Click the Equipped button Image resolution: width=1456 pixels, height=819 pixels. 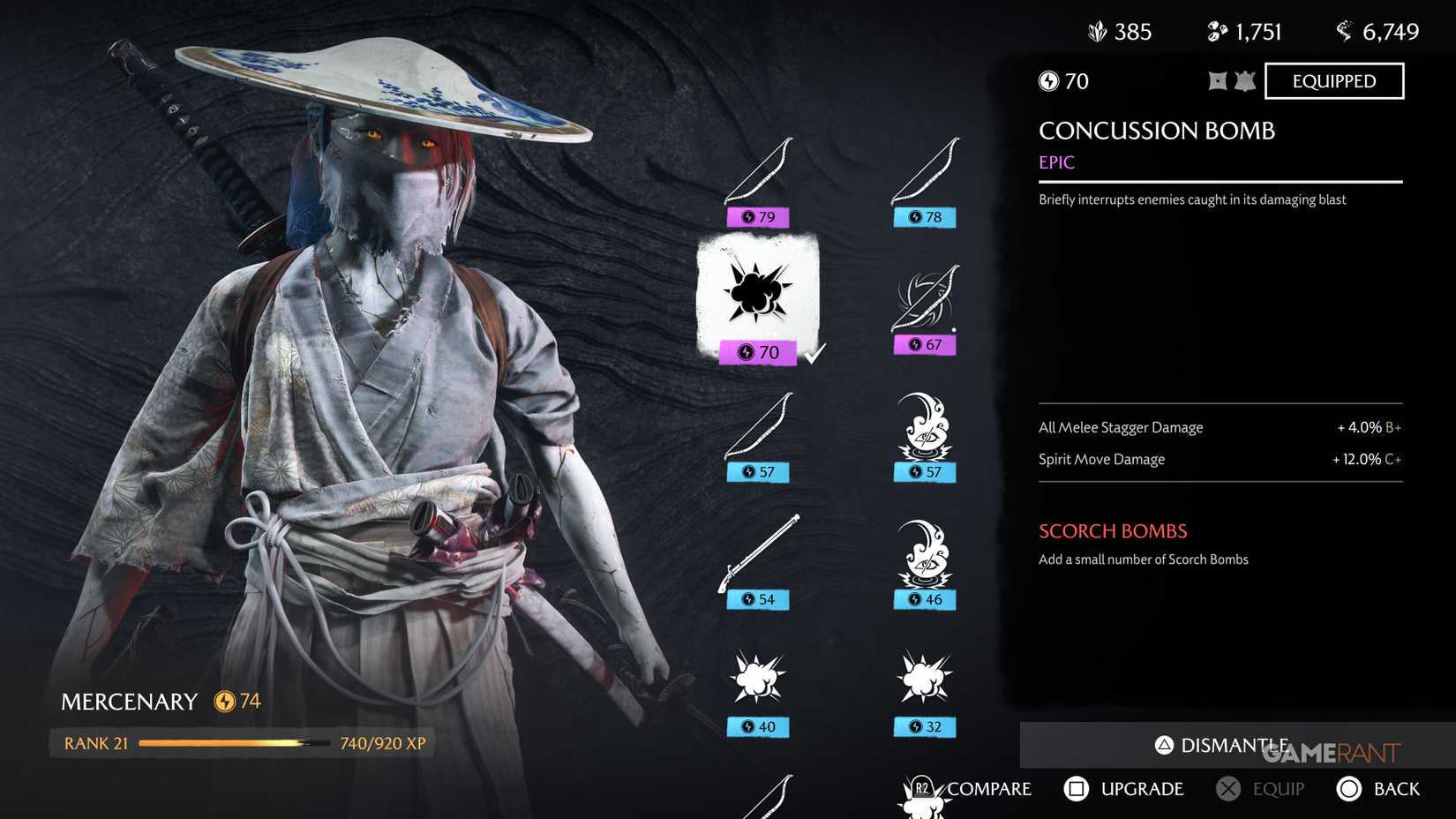[1333, 80]
